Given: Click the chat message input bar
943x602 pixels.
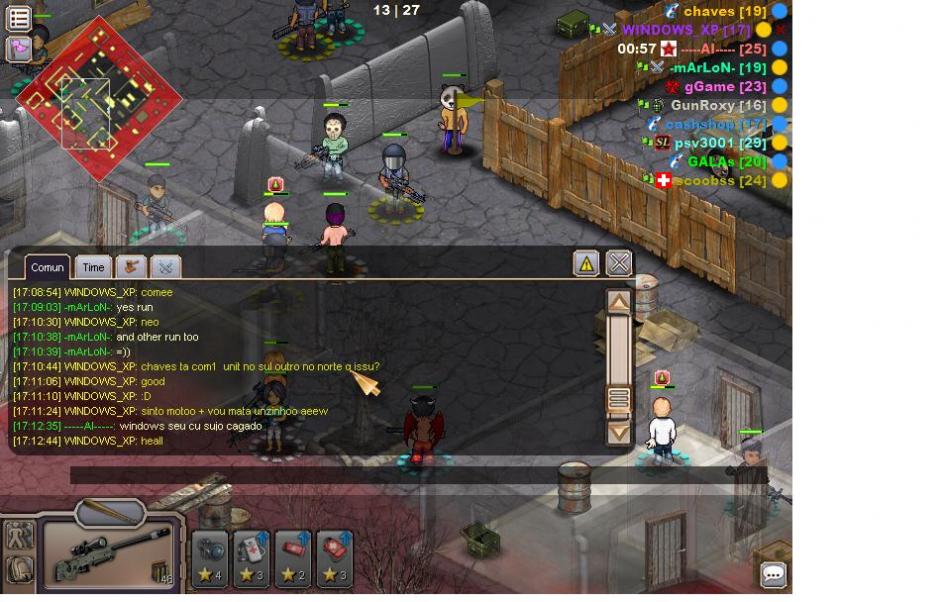Looking at the screenshot, I should coord(400,476).
